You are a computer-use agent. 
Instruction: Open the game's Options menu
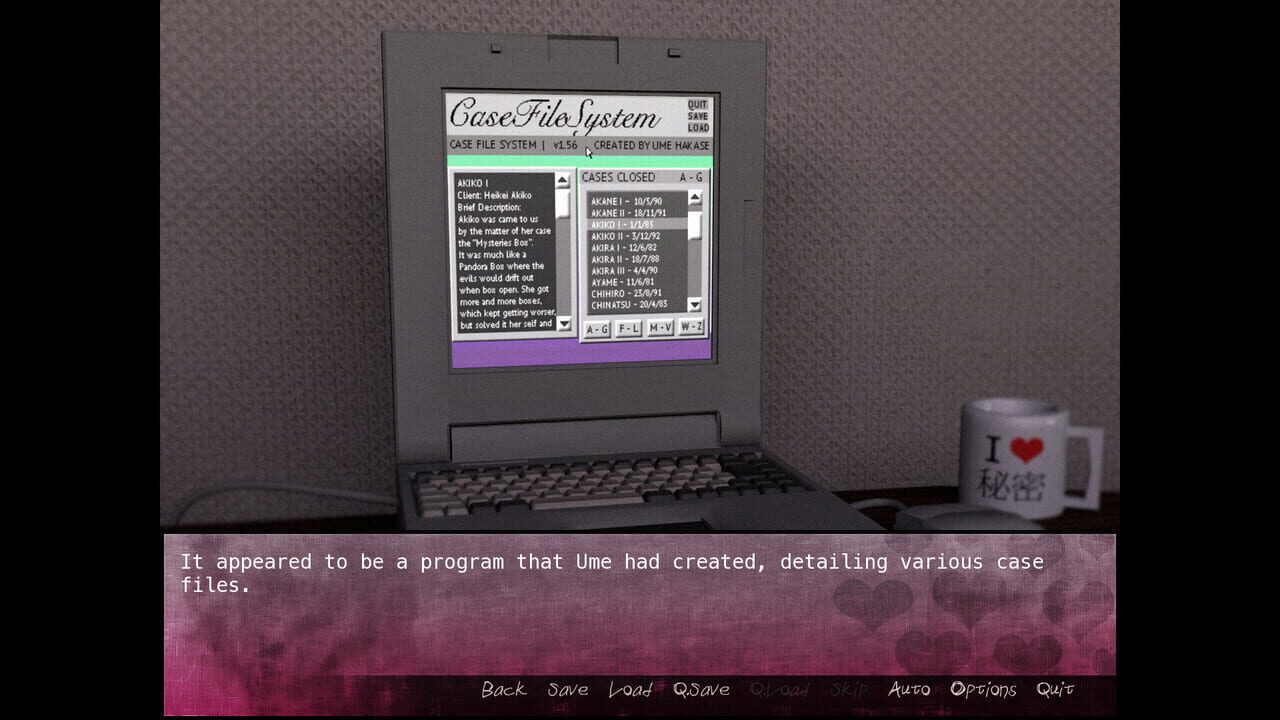pos(985,688)
